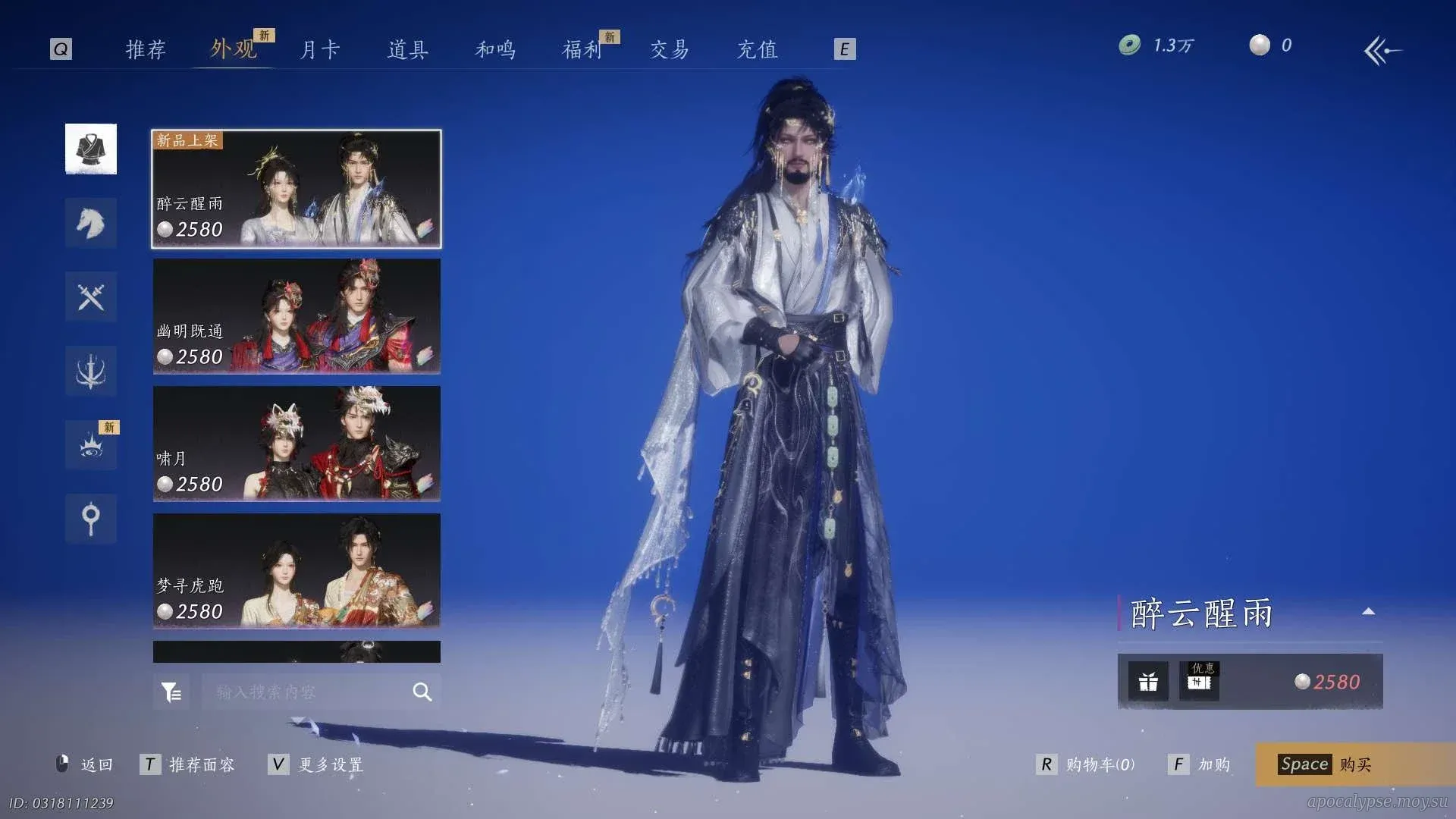Viewport: 1456px width, 819px height.
Task: Open the 充值 recharge tab
Action: point(758,49)
